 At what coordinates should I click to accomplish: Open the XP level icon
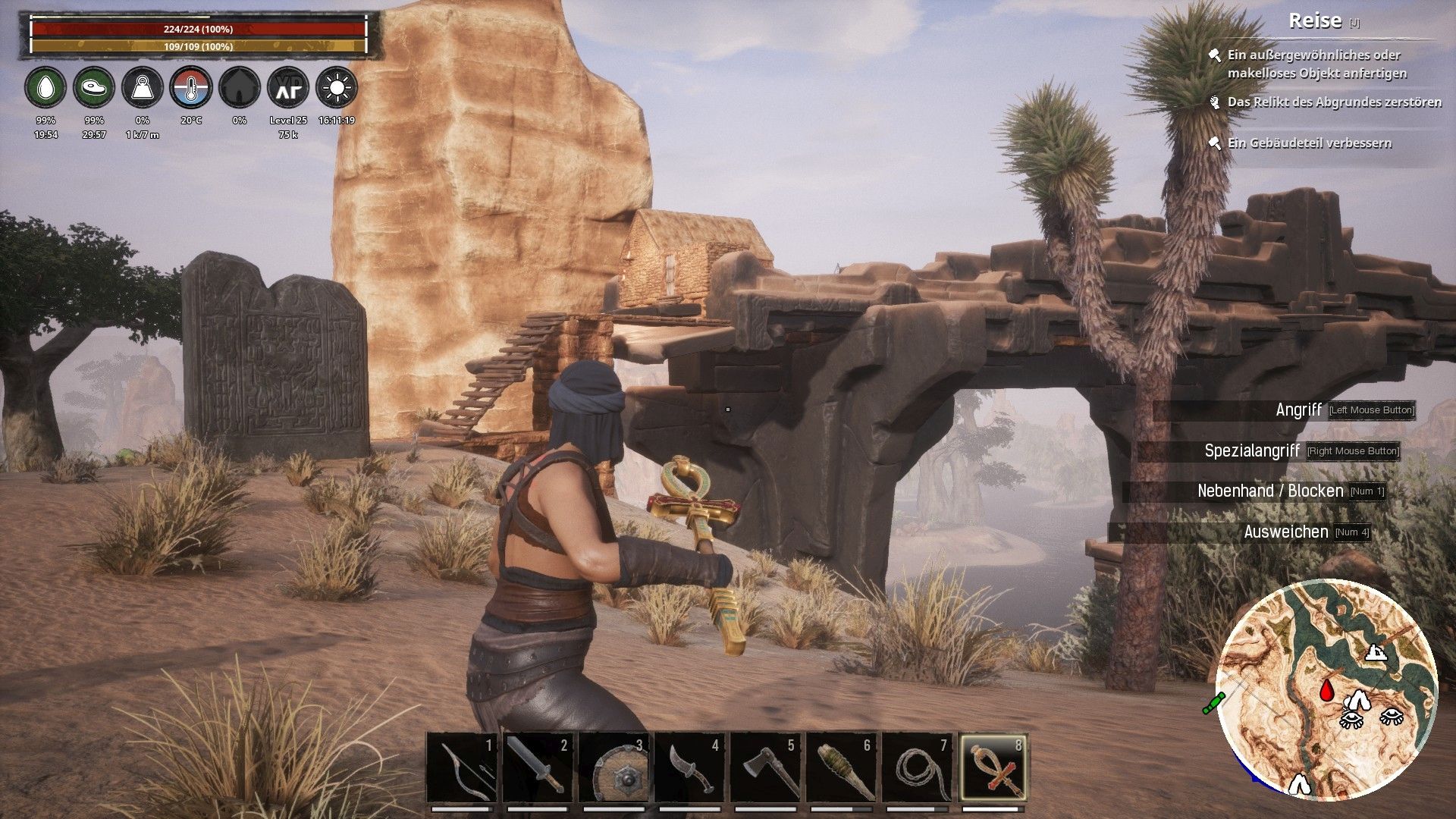pos(288,89)
